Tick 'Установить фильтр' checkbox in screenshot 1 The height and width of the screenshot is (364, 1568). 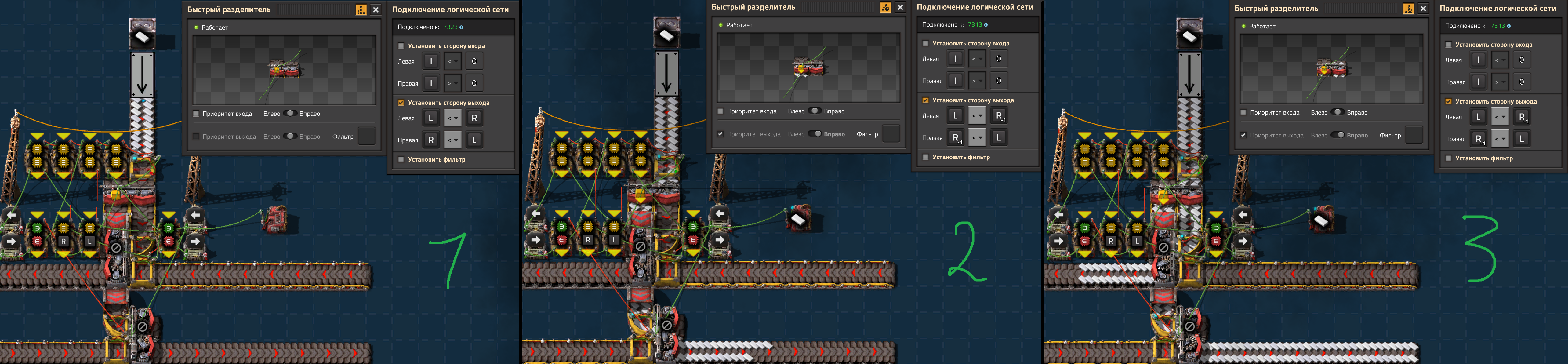401,159
